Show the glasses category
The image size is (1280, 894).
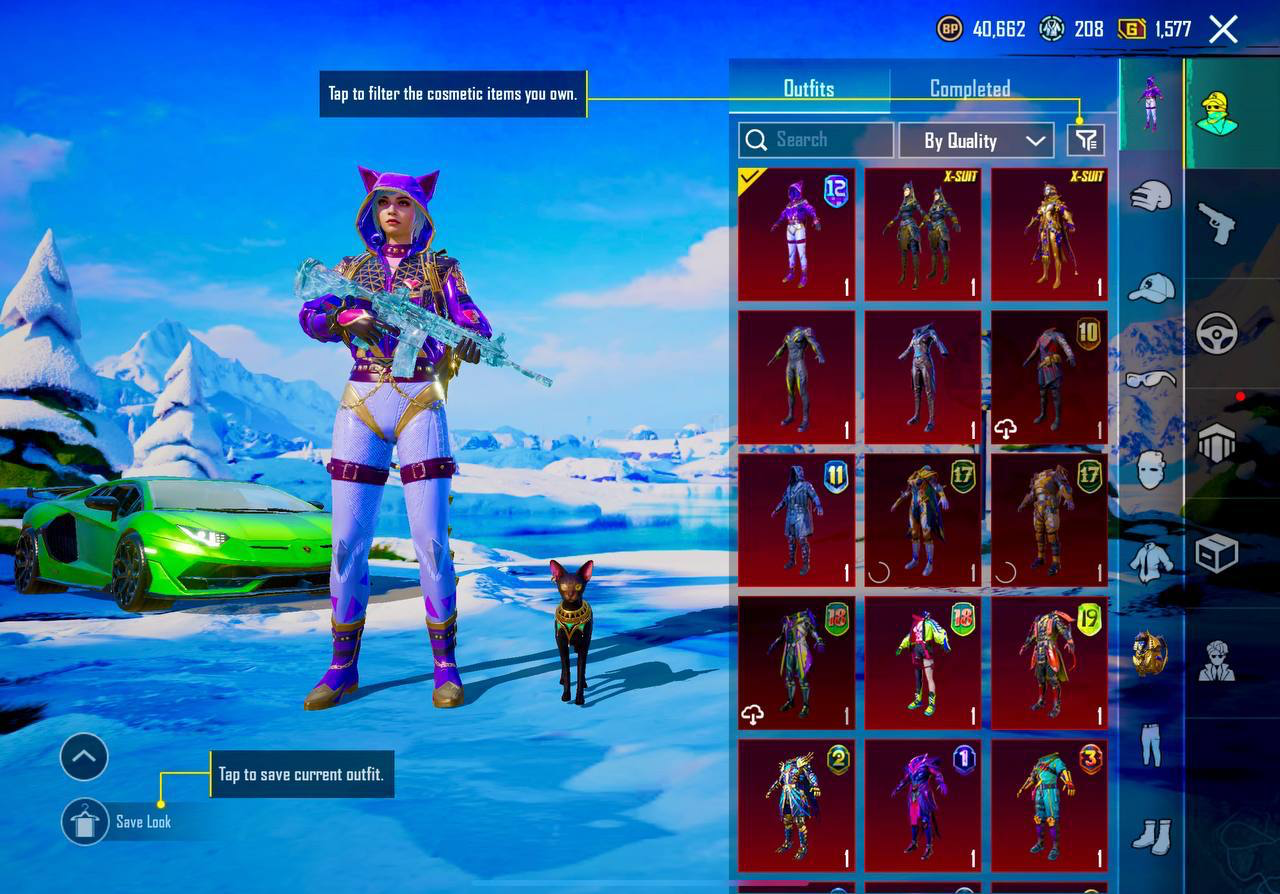coord(1151,379)
